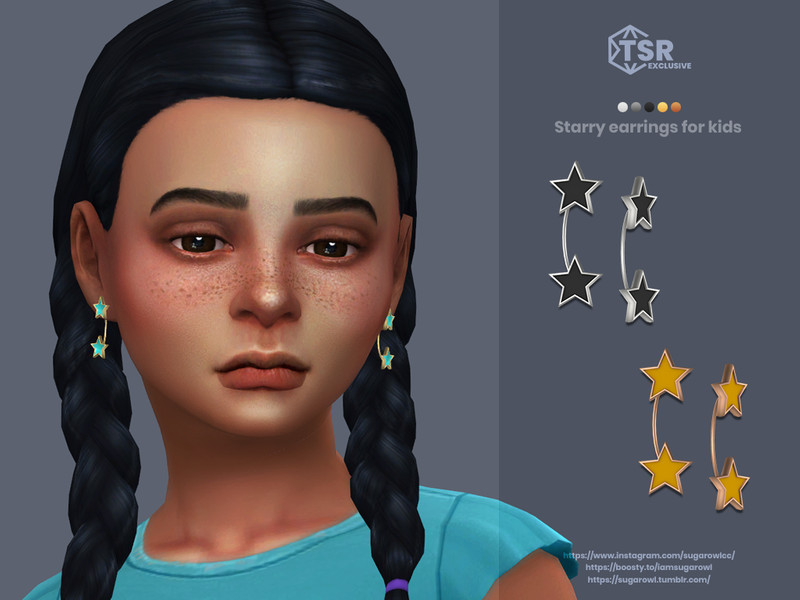The height and width of the screenshot is (600, 800).
Task: Select the yellow gold color swatch
Action: coord(662,107)
